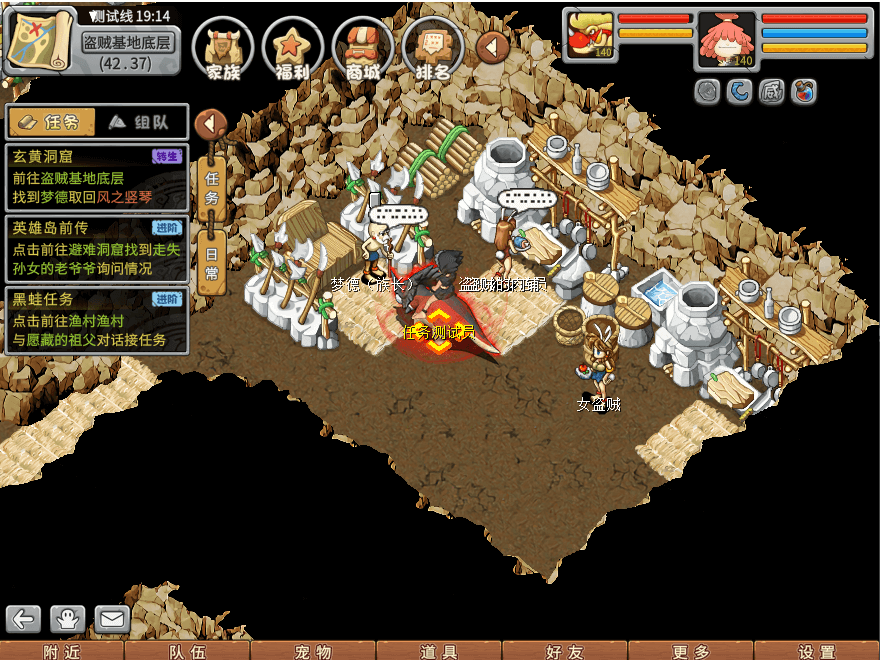This screenshot has height=660, width=880.
Task: Select the 英雄岛前传 quest entry
Action: pyautogui.click(x=96, y=249)
